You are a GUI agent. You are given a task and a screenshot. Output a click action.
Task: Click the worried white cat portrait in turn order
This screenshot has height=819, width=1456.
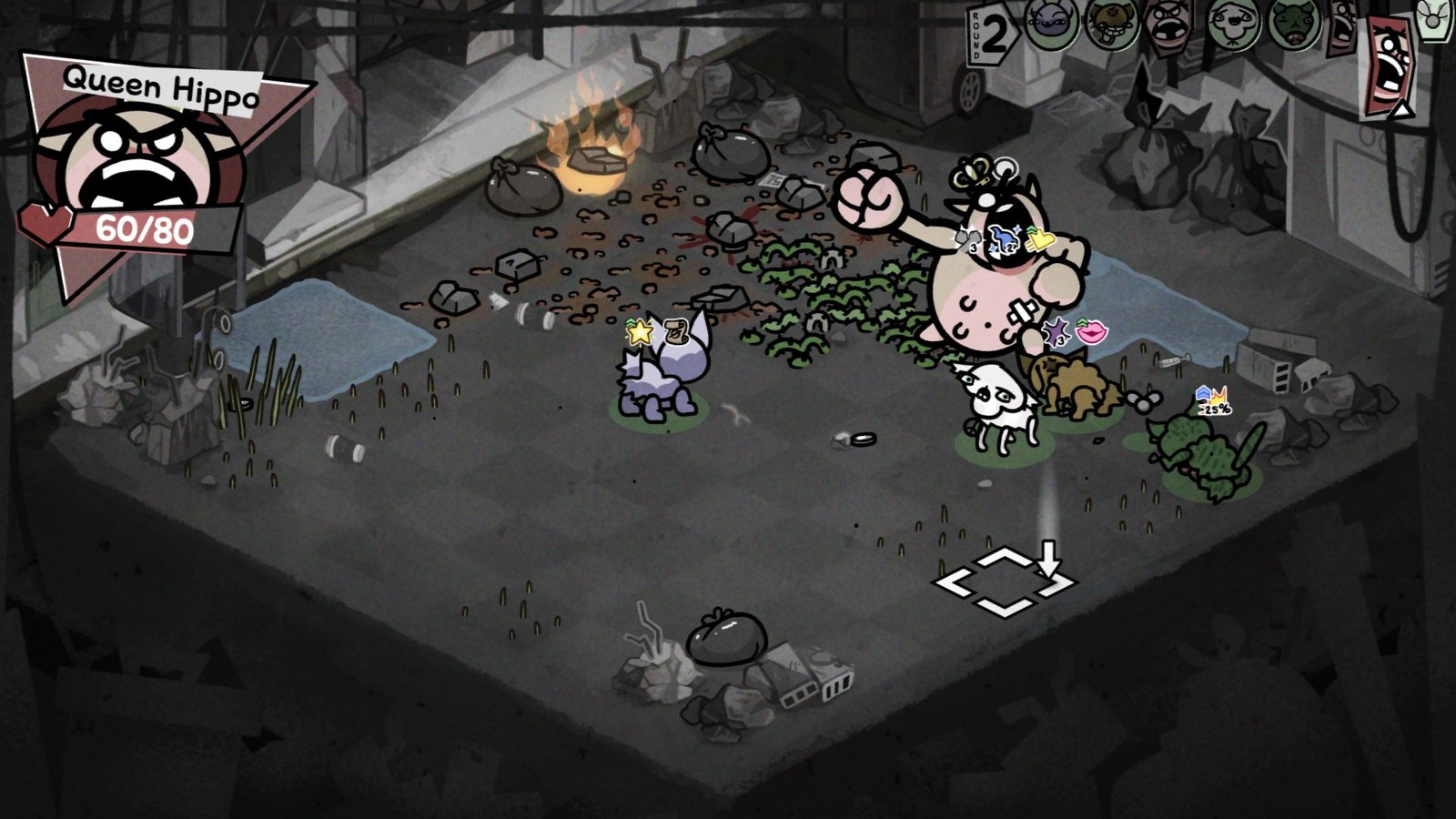(1231, 23)
